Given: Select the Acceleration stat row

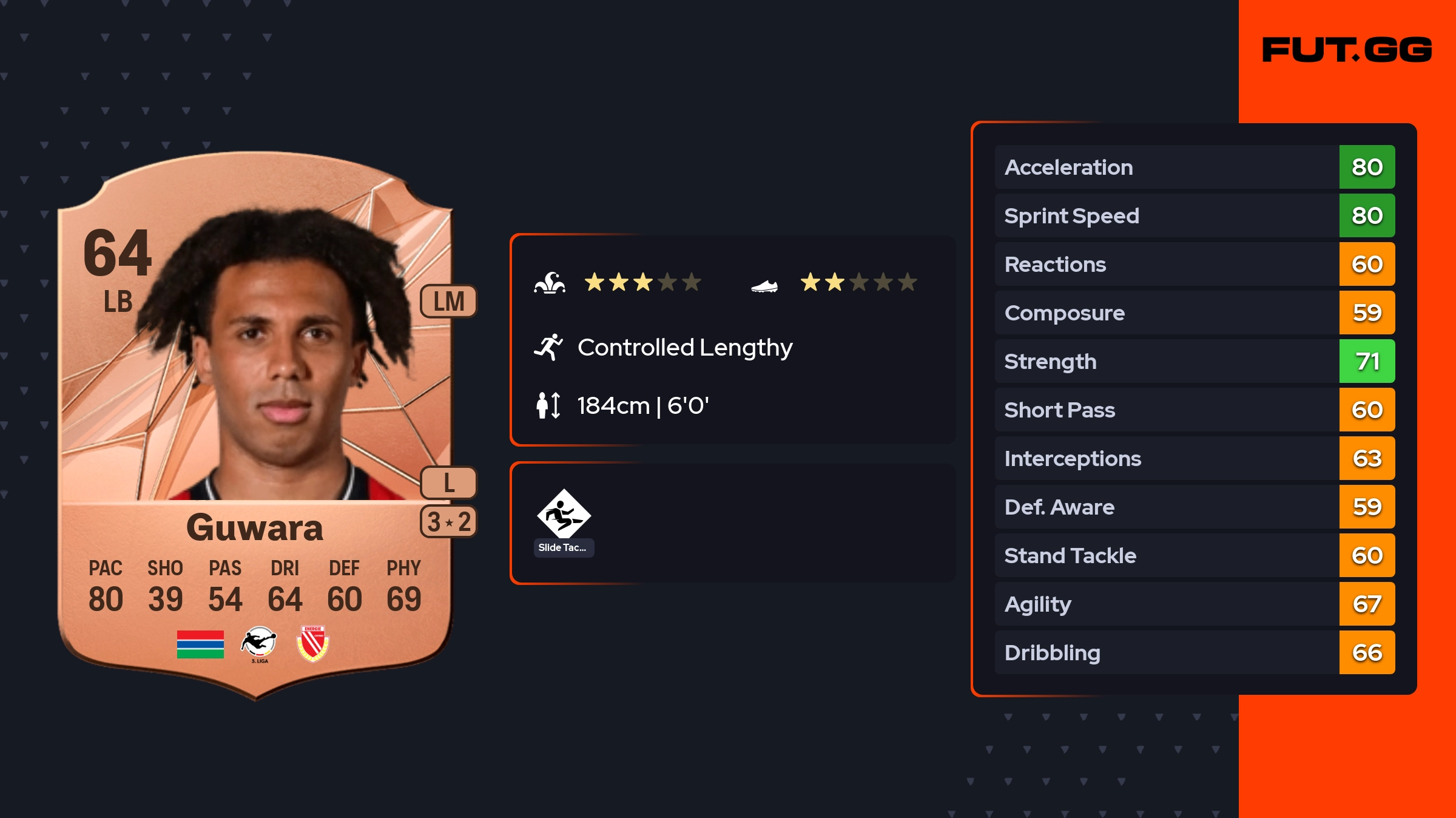Looking at the screenshot, I should (1194, 167).
